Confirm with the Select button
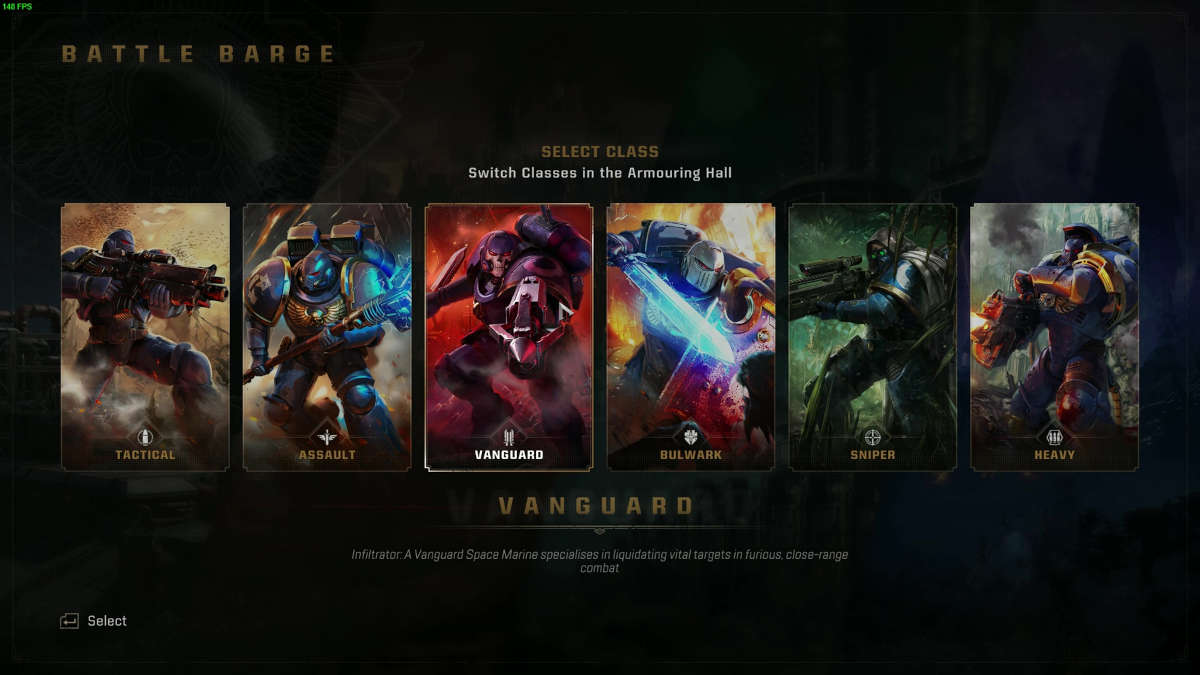This screenshot has height=675, width=1200. pyautogui.click(x=94, y=621)
